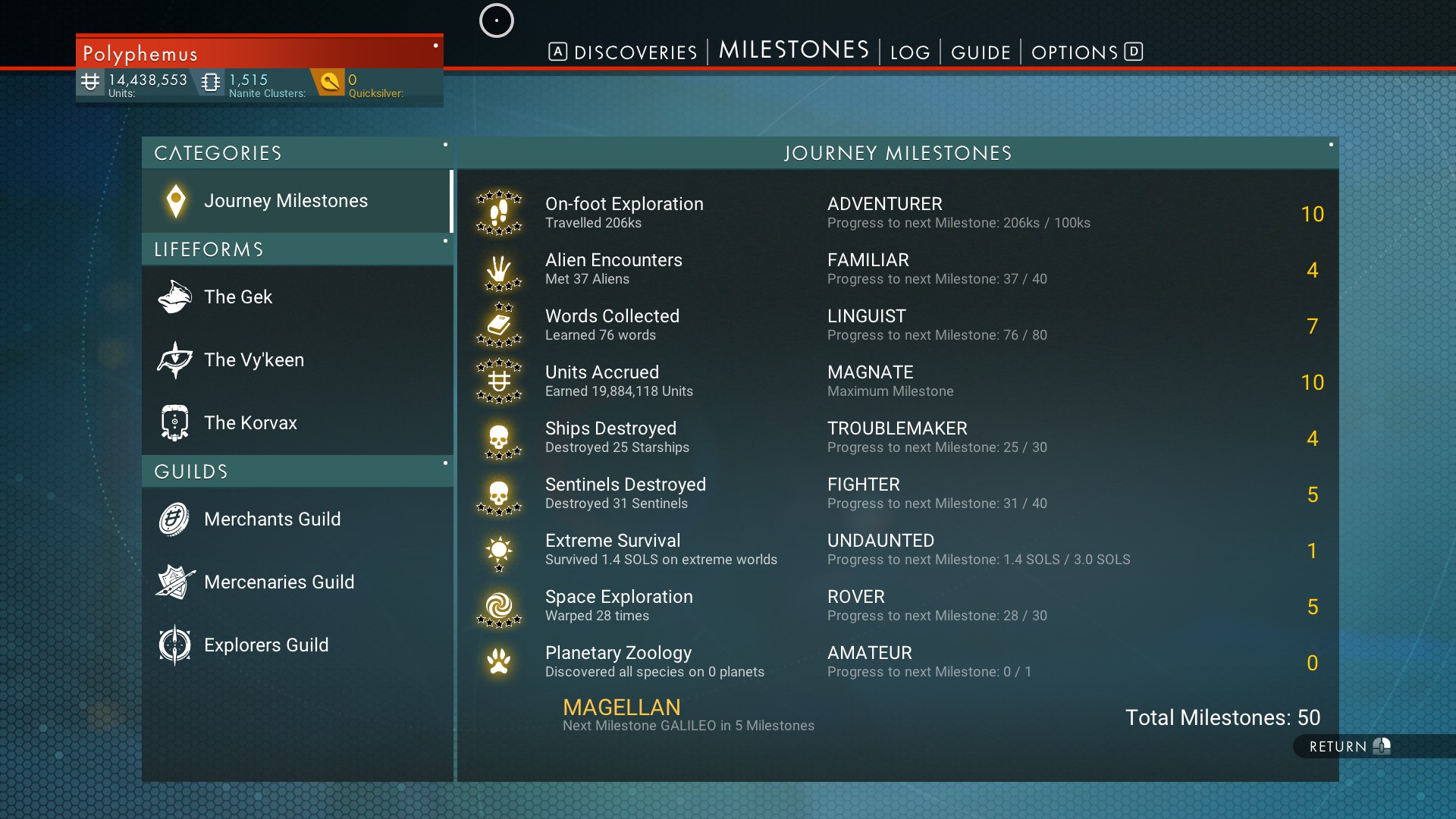Open the Log tab
The image size is (1456, 819).
[x=909, y=52]
